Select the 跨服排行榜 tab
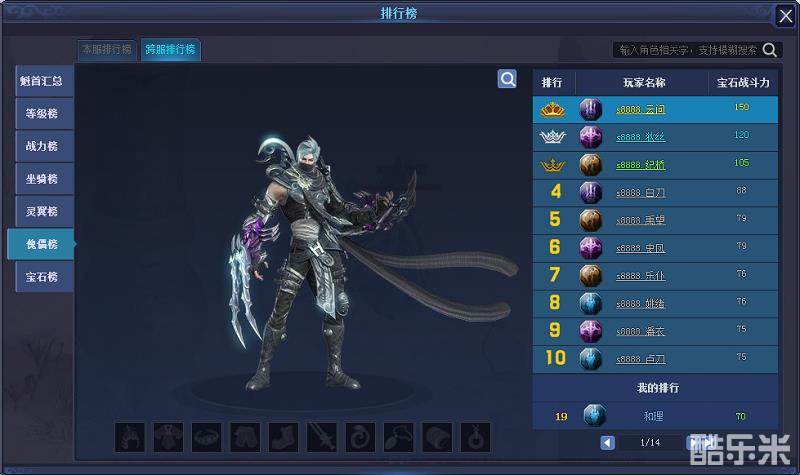Viewport: 800px width, 475px height. pos(169,49)
